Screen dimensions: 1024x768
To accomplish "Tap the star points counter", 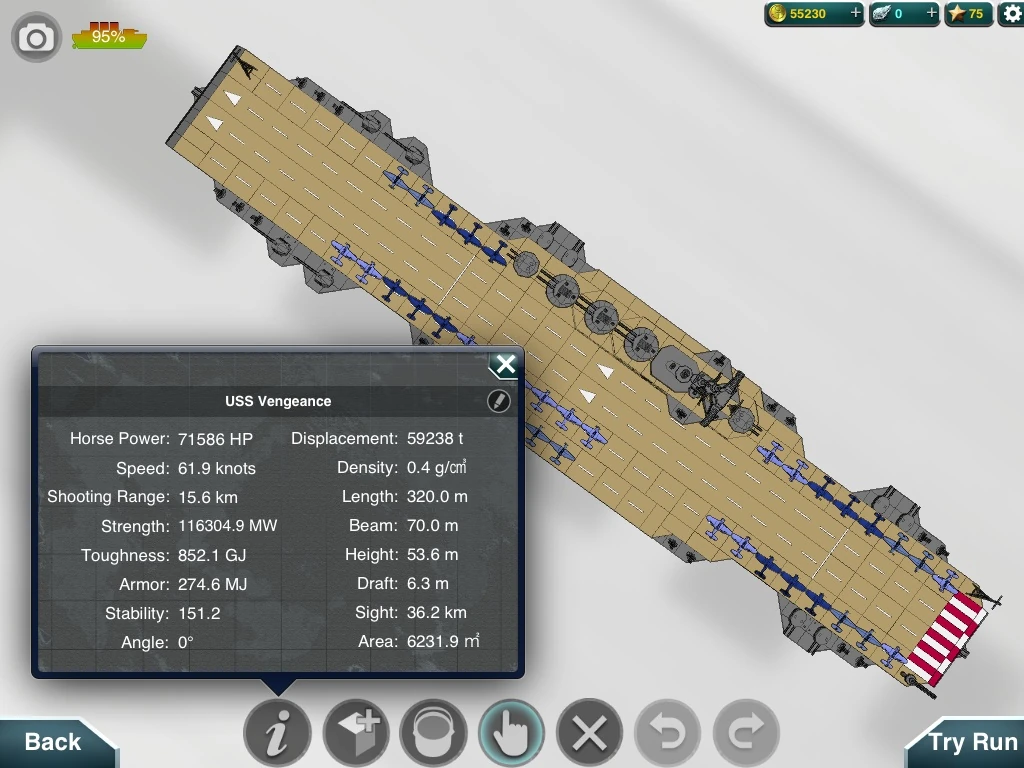I will (968, 14).
